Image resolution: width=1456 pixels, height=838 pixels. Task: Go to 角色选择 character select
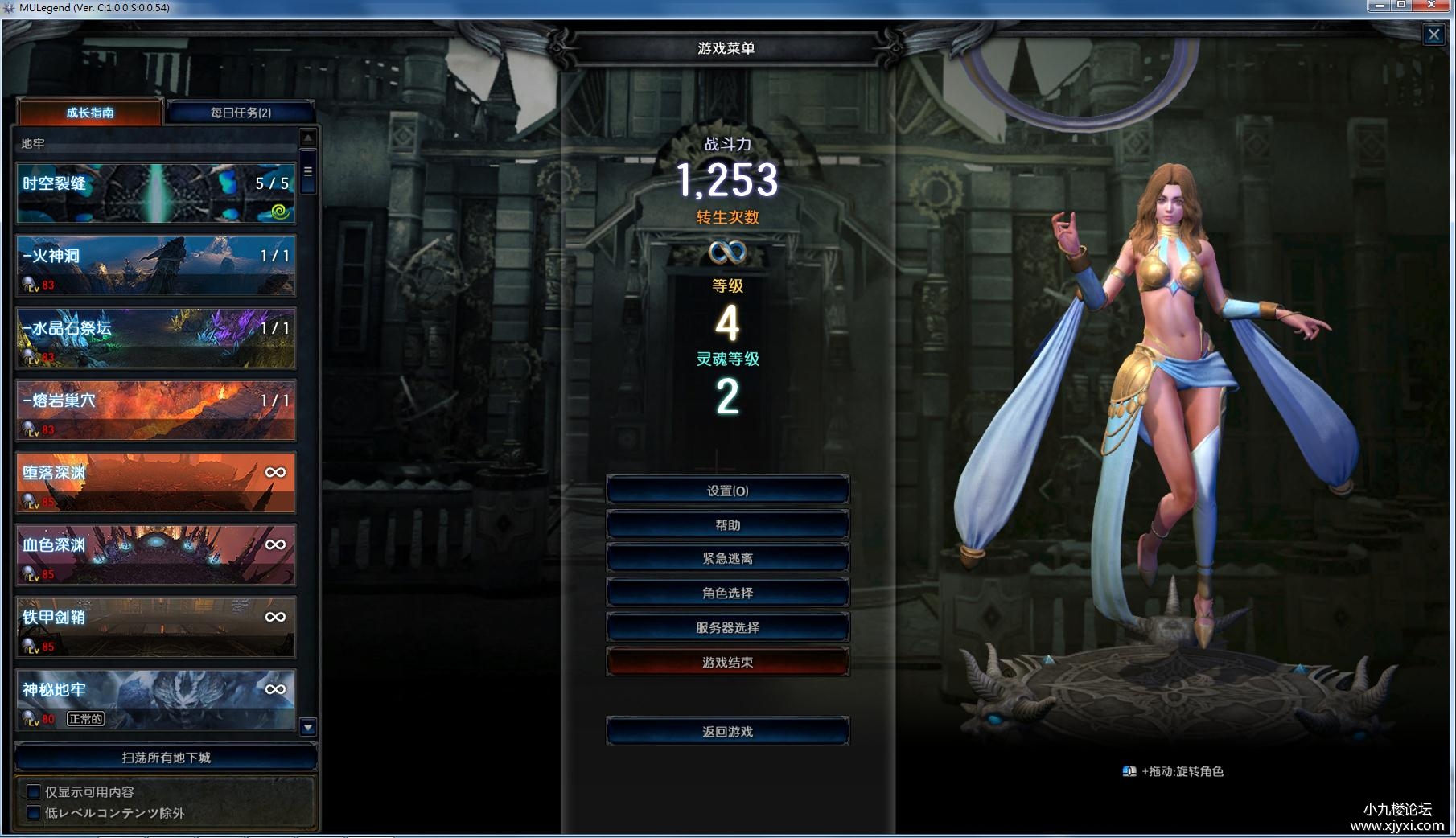(x=727, y=594)
